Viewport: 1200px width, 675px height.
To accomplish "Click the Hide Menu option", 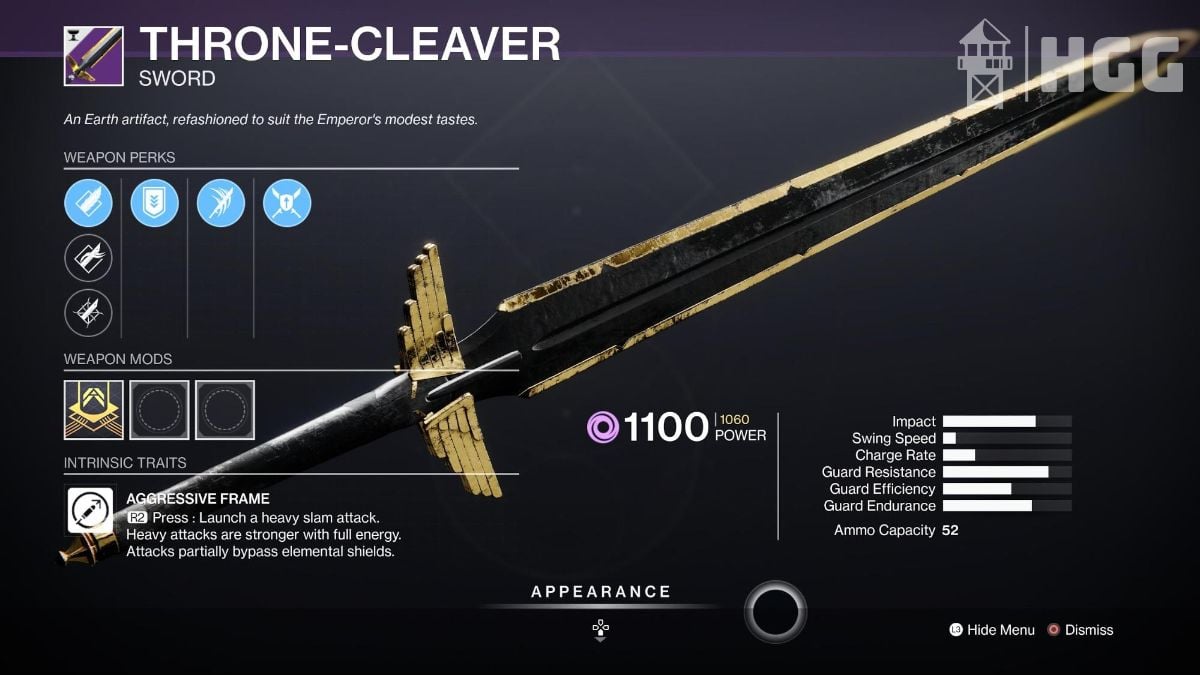I will point(991,630).
